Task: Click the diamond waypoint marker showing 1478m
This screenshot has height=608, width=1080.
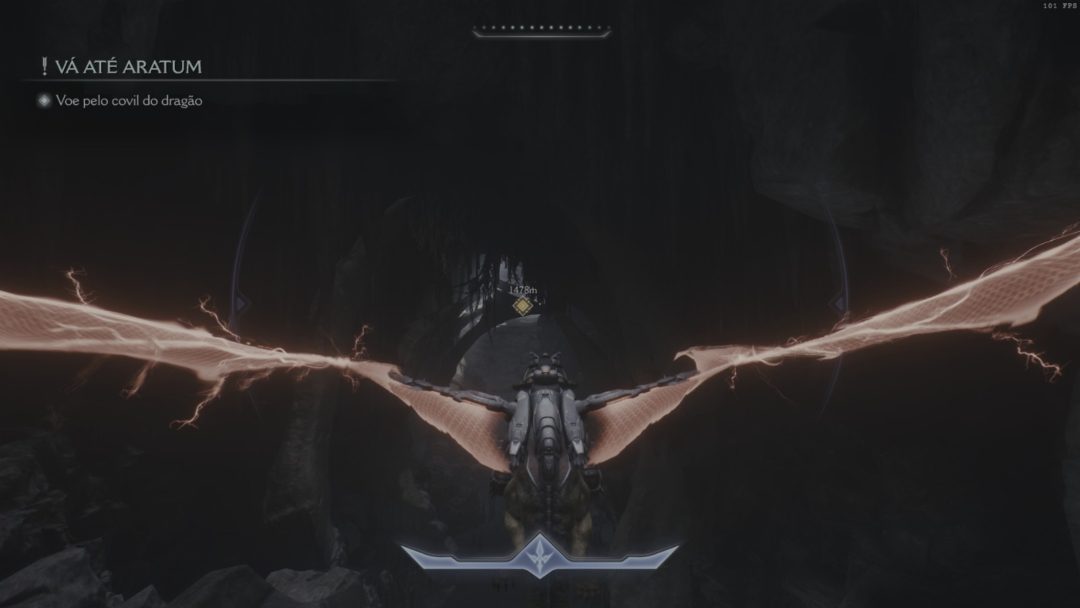Action: point(522,306)
